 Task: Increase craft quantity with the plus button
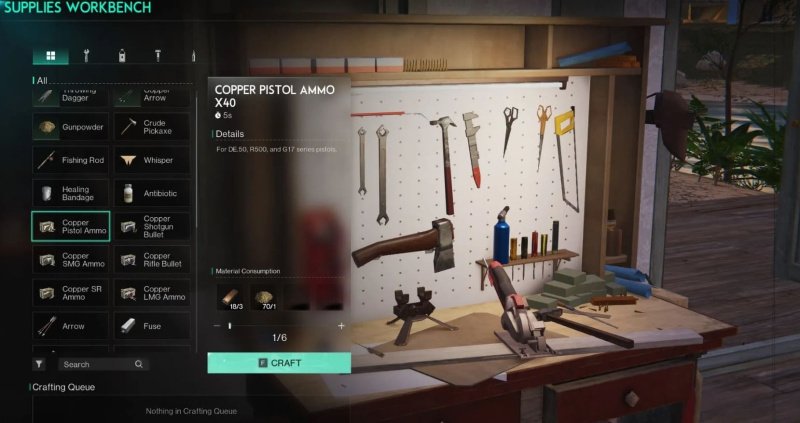tap(341, 326)
